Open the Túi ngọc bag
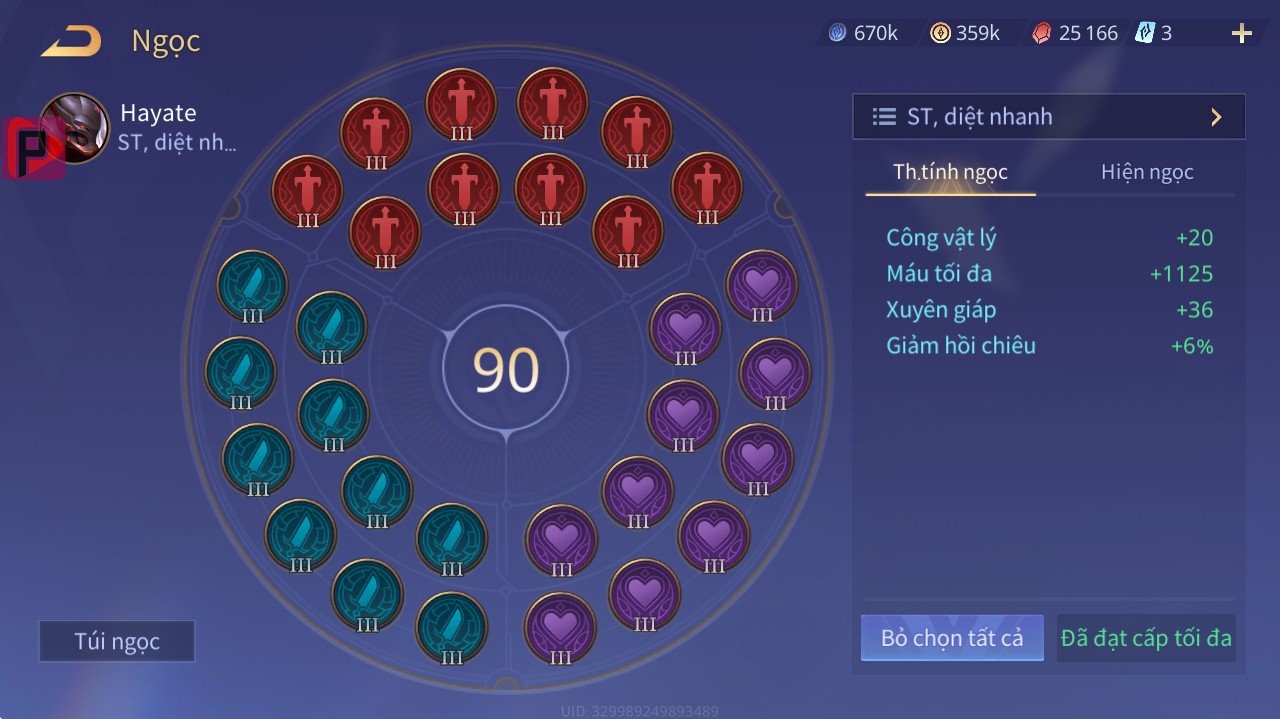The height and width of the screenshot is (719, 1280). (x=117, y=641)
